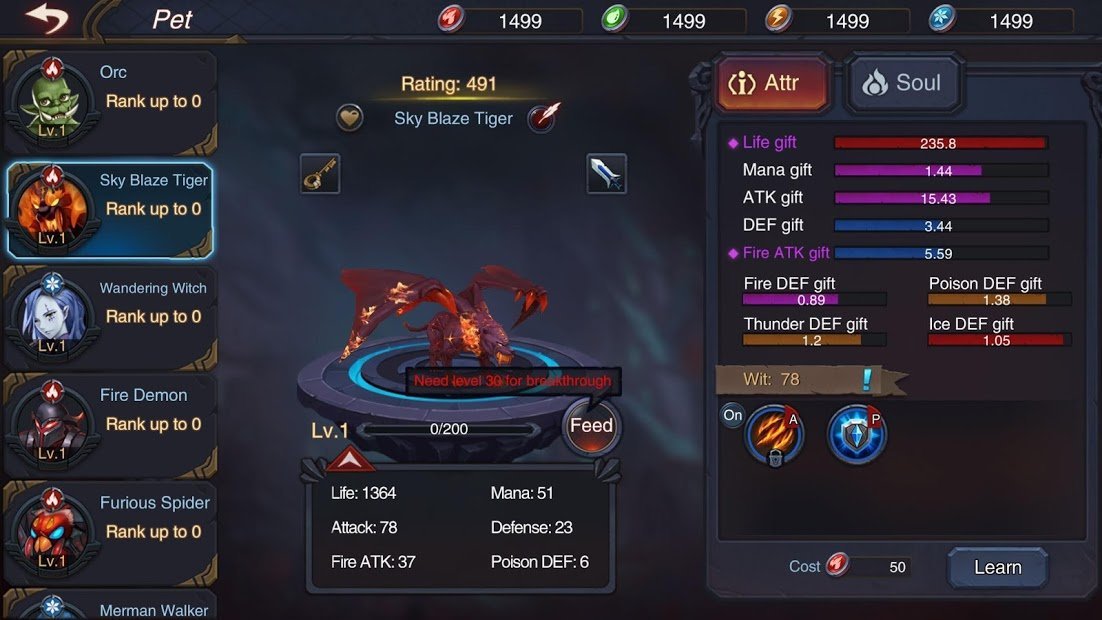1102x620 pixels.
Task: Open the Attr tab
Action: [773, 83]
